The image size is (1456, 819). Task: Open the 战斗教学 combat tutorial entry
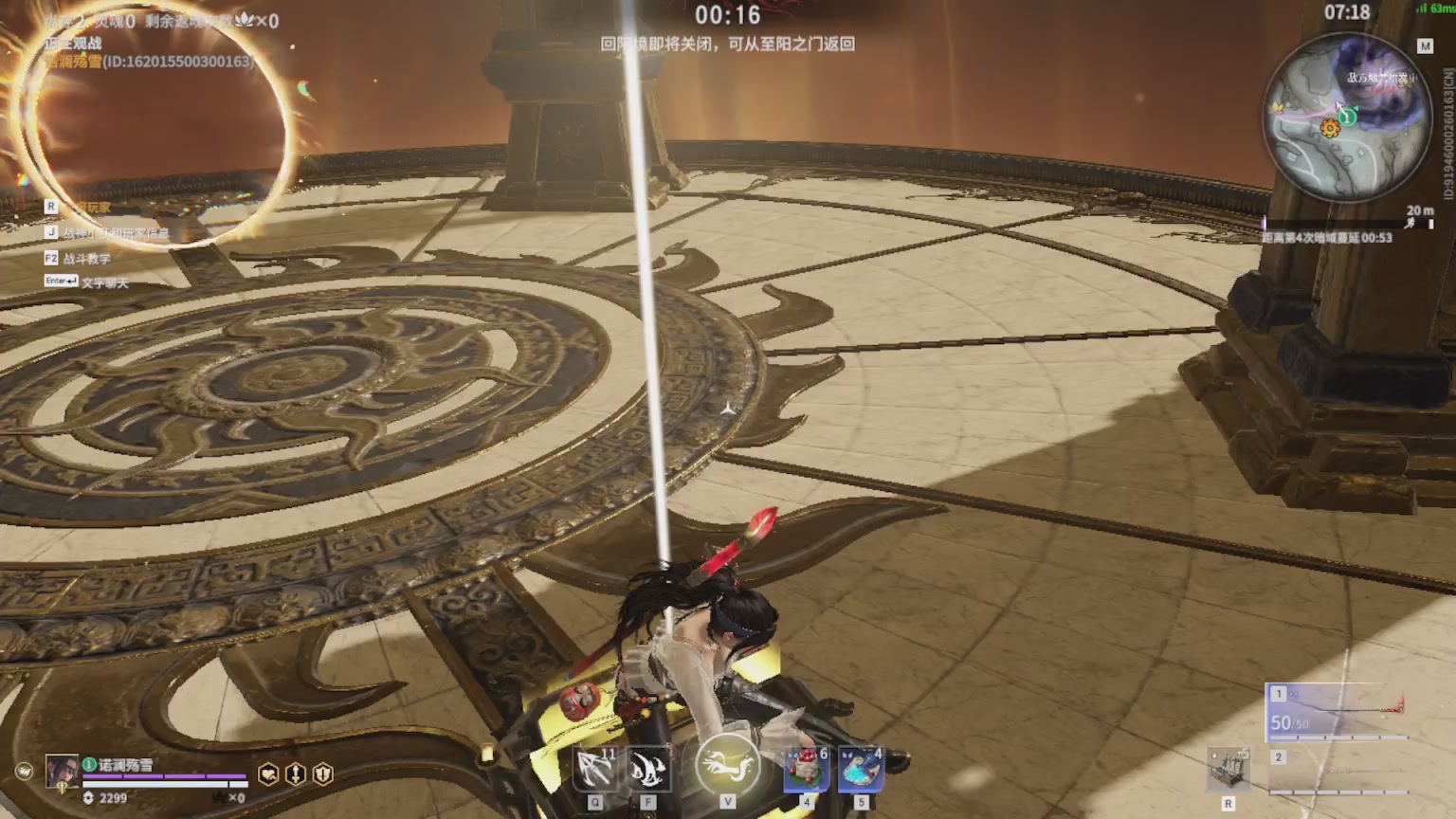(x=86, y=258)
